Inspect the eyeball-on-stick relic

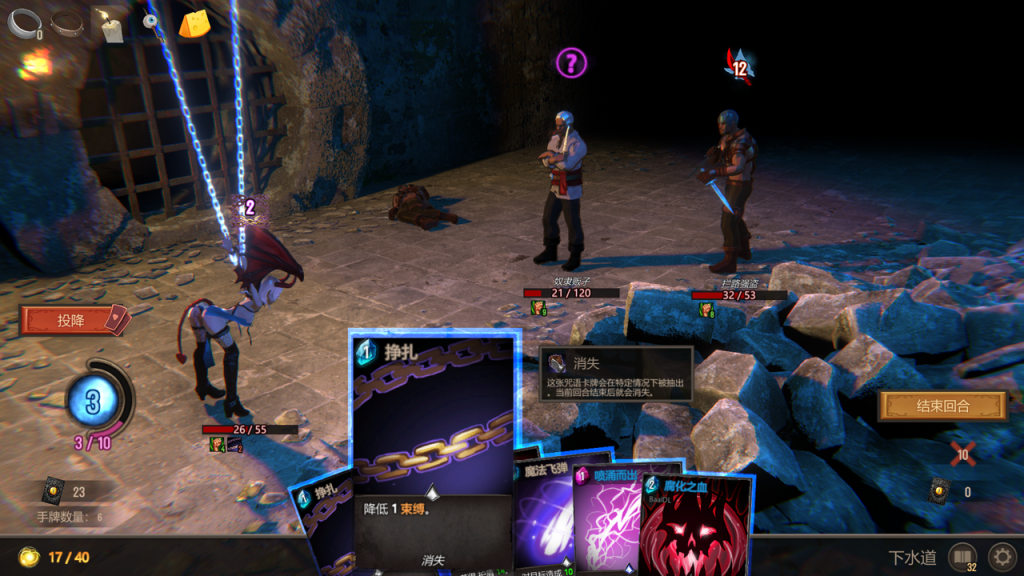tap(151, 22)
